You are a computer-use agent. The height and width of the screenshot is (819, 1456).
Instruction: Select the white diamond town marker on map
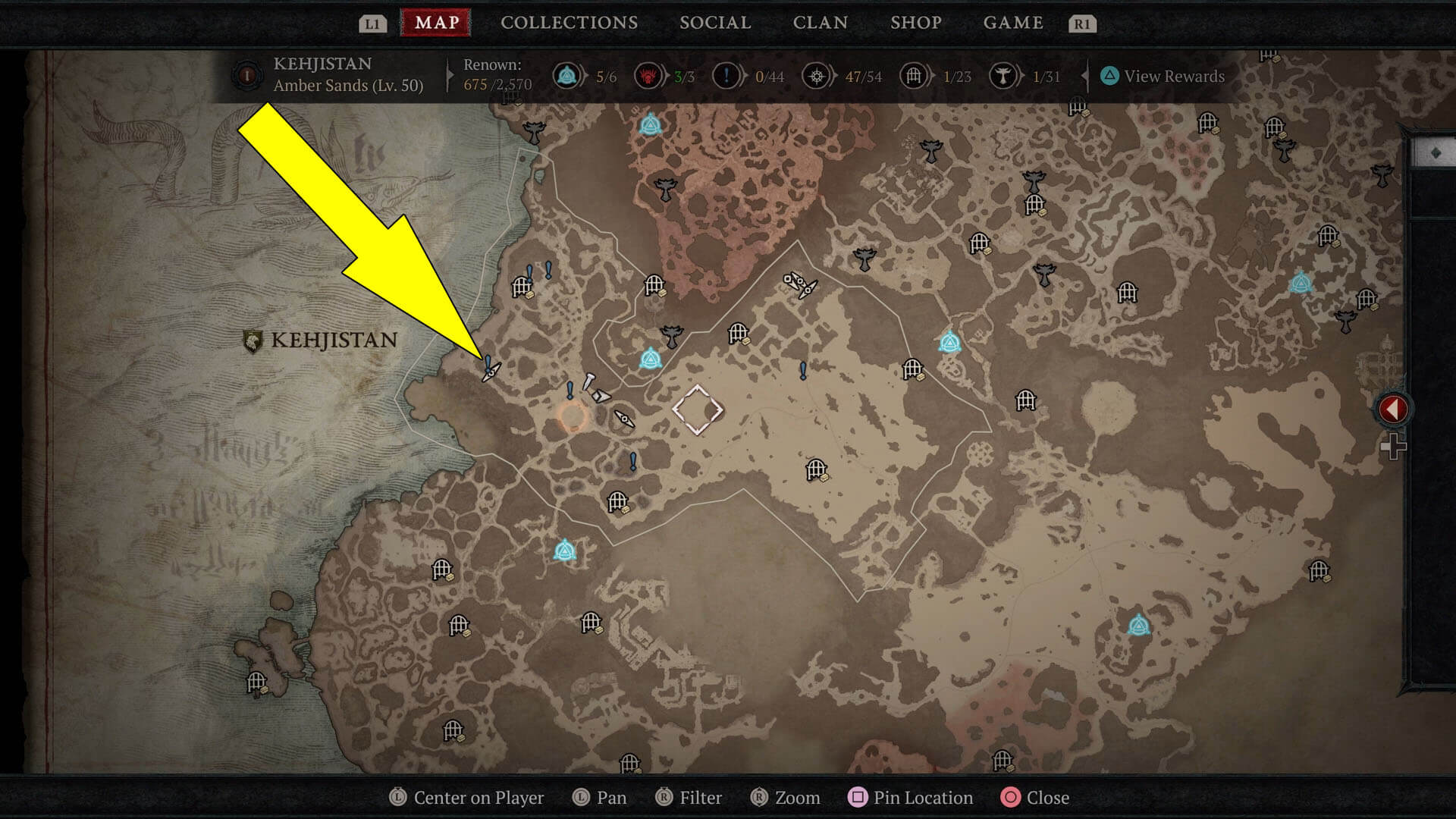(697, 409)
